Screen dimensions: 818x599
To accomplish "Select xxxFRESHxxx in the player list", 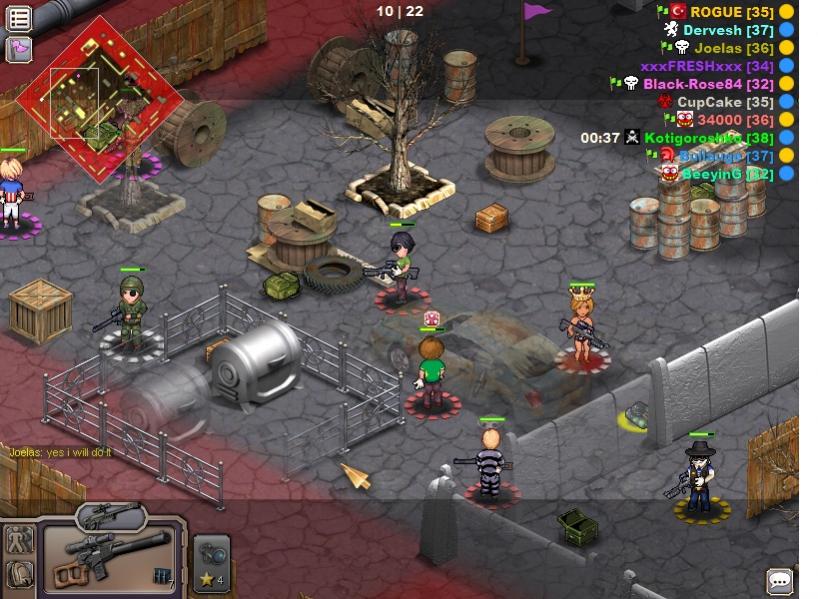I will point(706,66).
